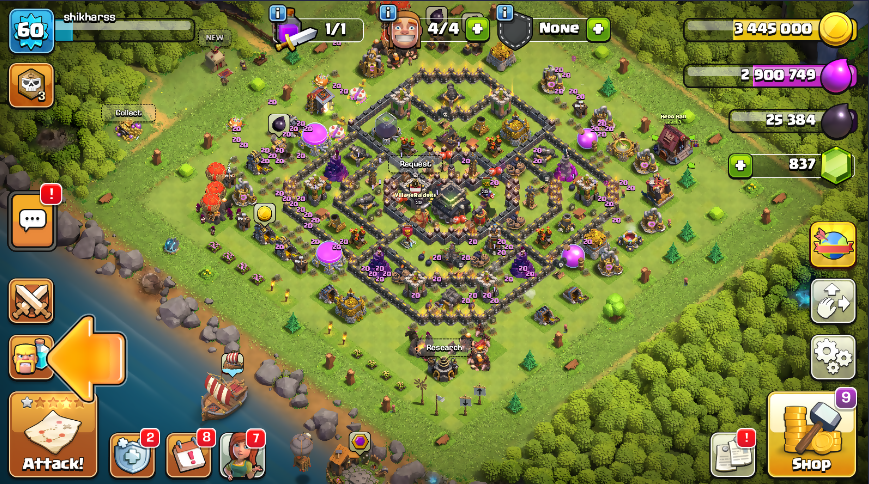Open the Shop
The width and height of the screenshot is (869, 484).
point(811,436)
